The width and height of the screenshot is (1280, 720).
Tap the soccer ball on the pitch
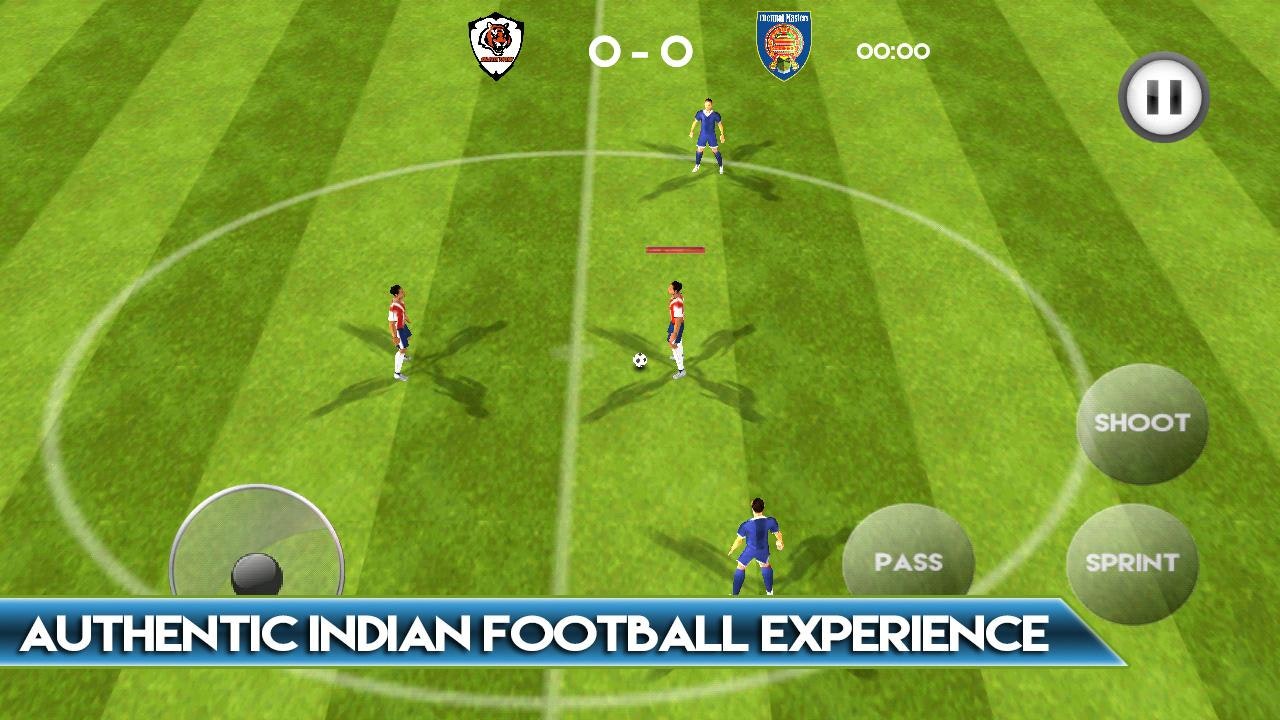coord(640,360)
